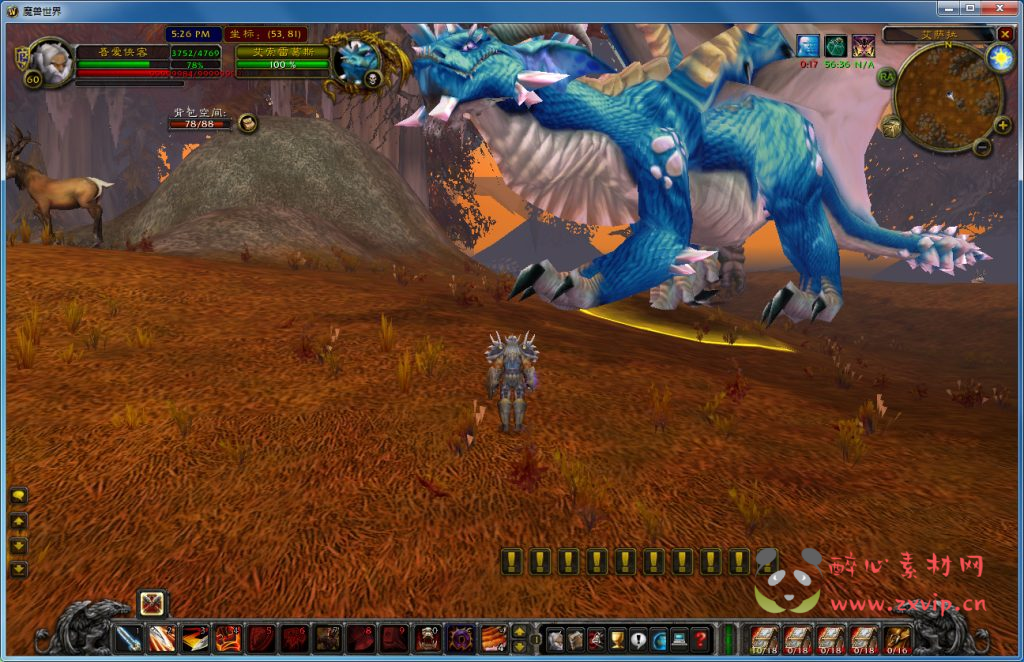Zoom in the minimap with plus button

pyautogui.click(x=1002, y=126)
